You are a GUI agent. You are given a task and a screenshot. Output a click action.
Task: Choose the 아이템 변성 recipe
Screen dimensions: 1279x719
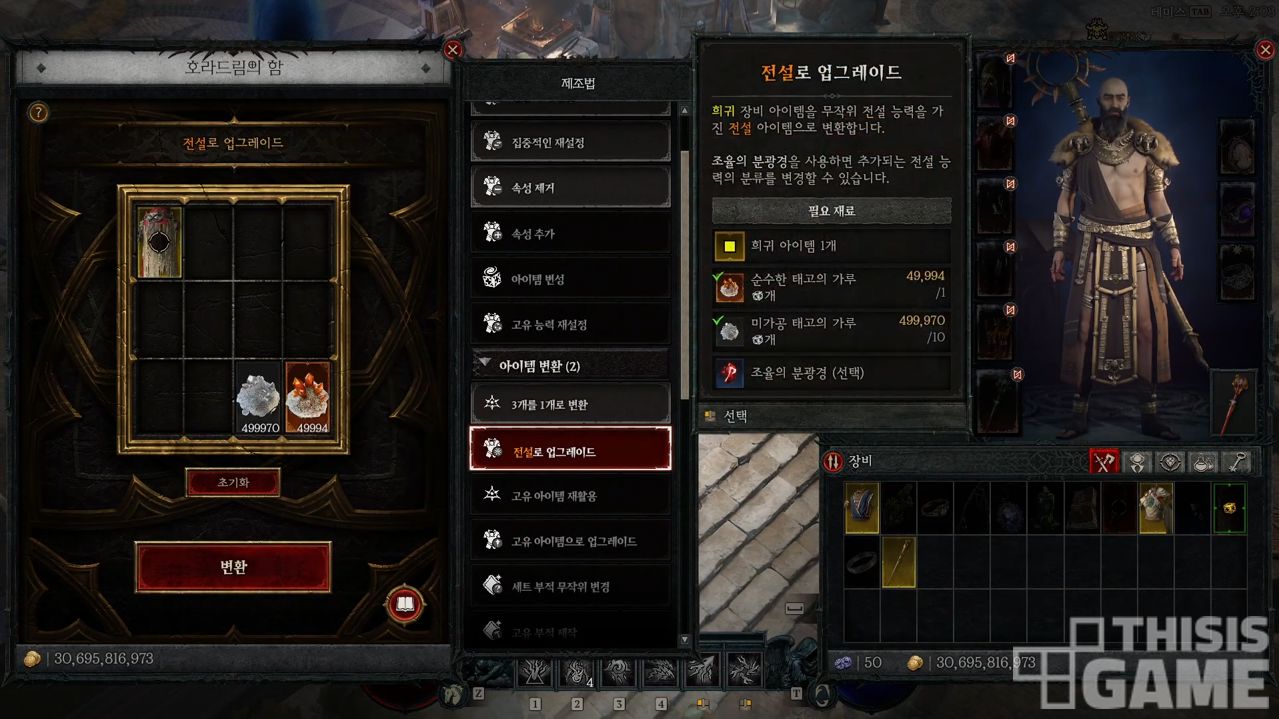click(x=570, y=279)
